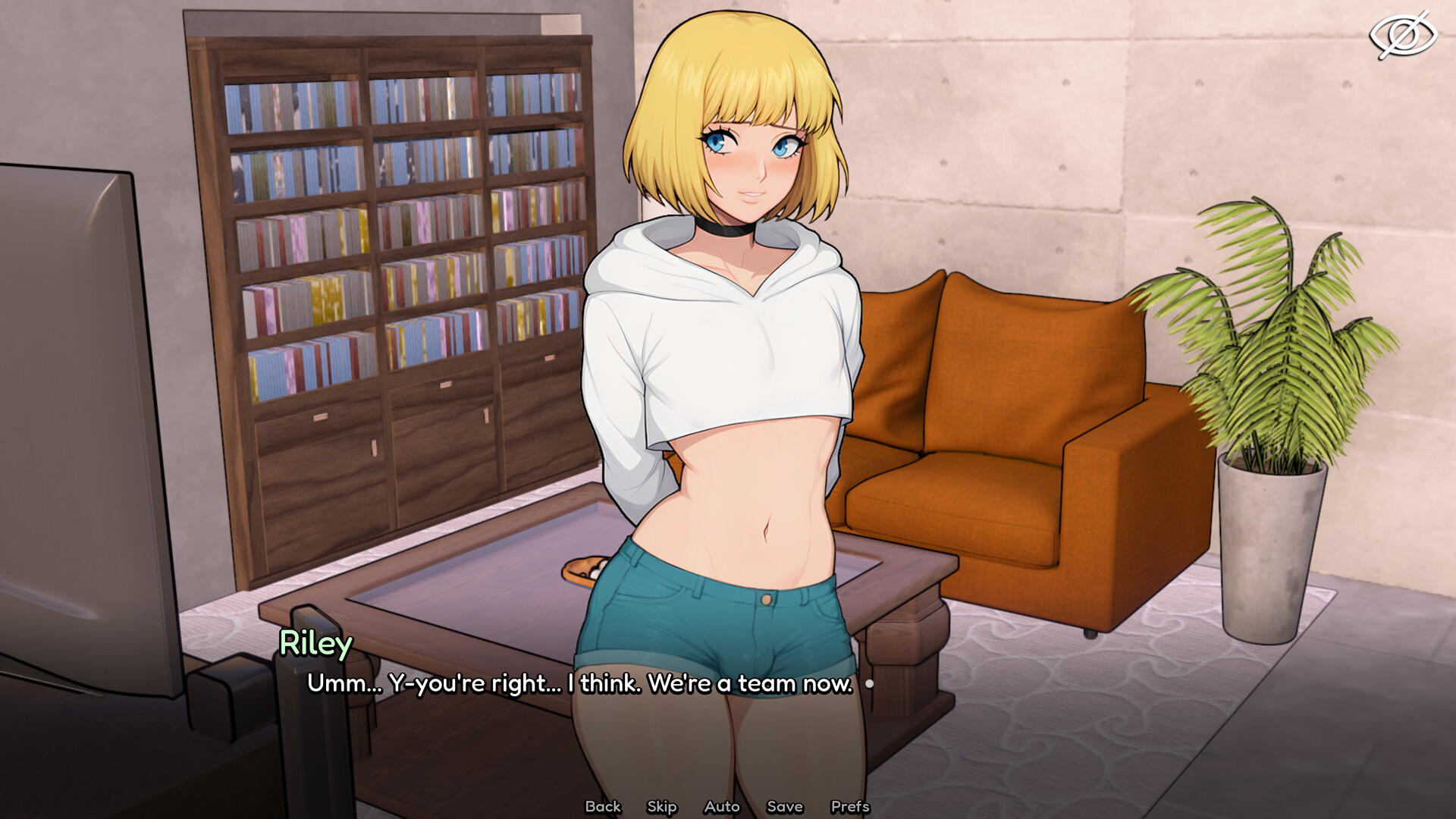
Task: Click the Auto option in the quick menu
Action: [722, 807]
